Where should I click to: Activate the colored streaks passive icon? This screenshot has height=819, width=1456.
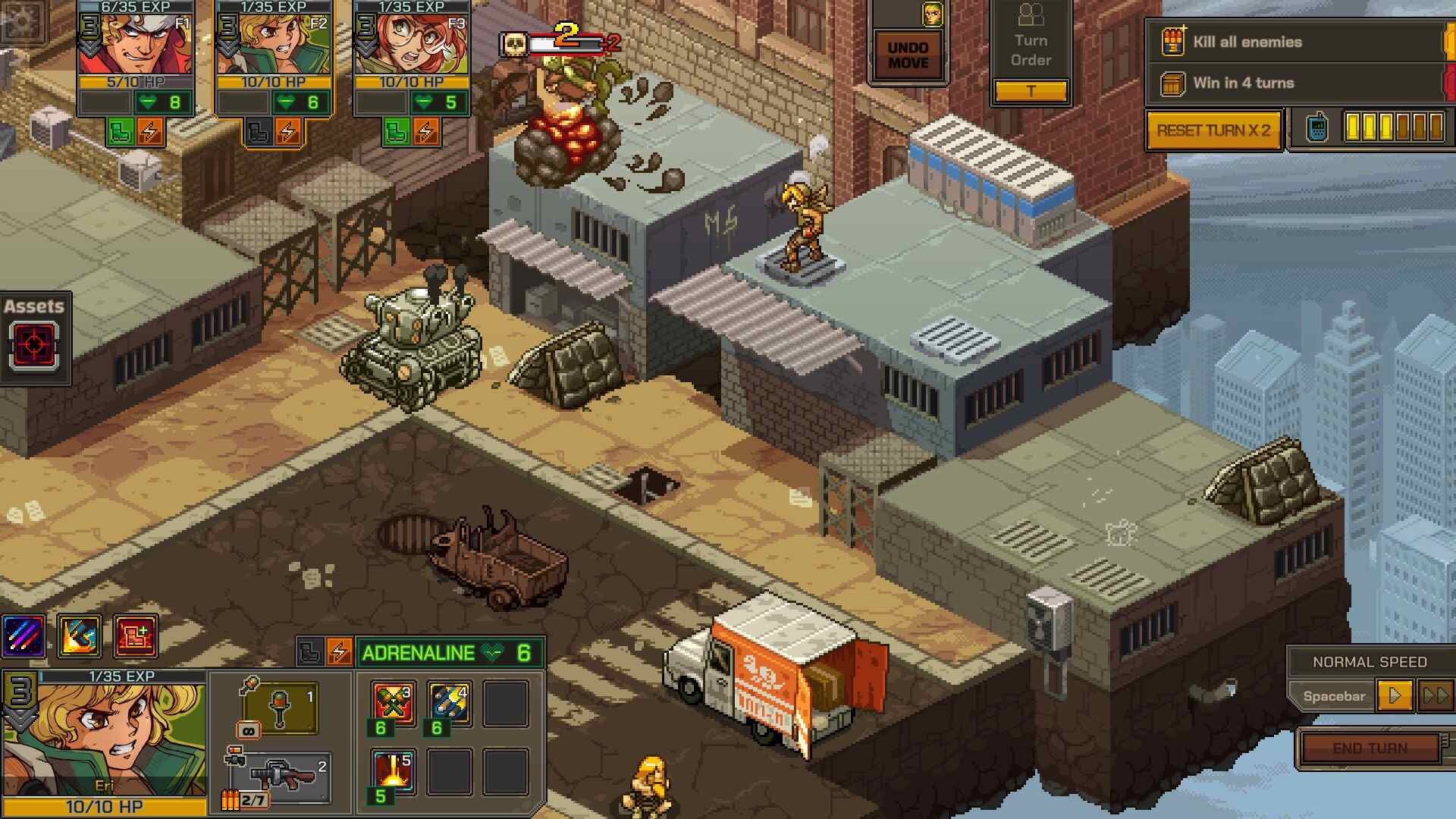24,635
